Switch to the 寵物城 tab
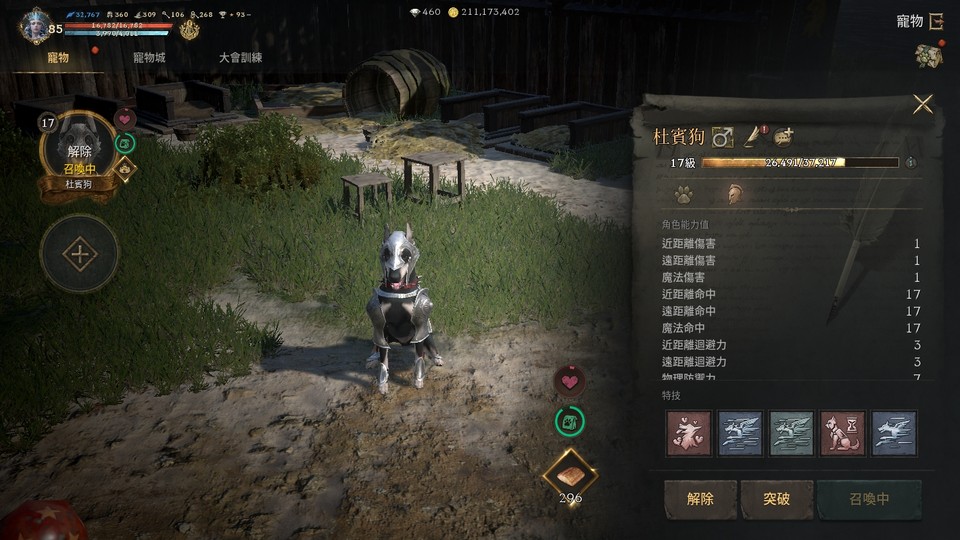The height and width of the screenshot is (540, 960). pyautogui.click(x=149, y=58)
